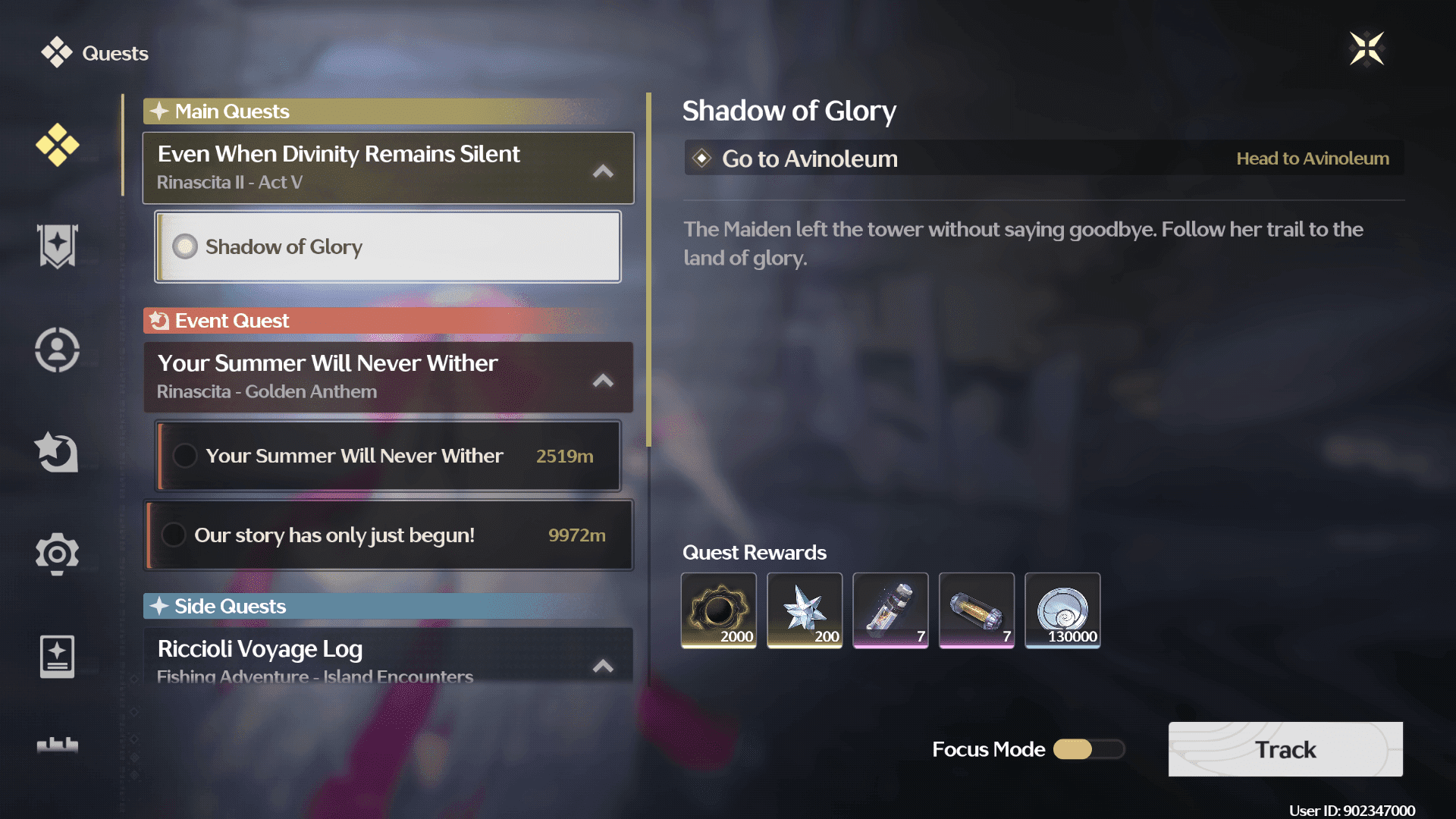Viewport: 1456px width, 819px height.
Task: Click the Go to Avinoleum objective
Action: tap(1043, 158)
